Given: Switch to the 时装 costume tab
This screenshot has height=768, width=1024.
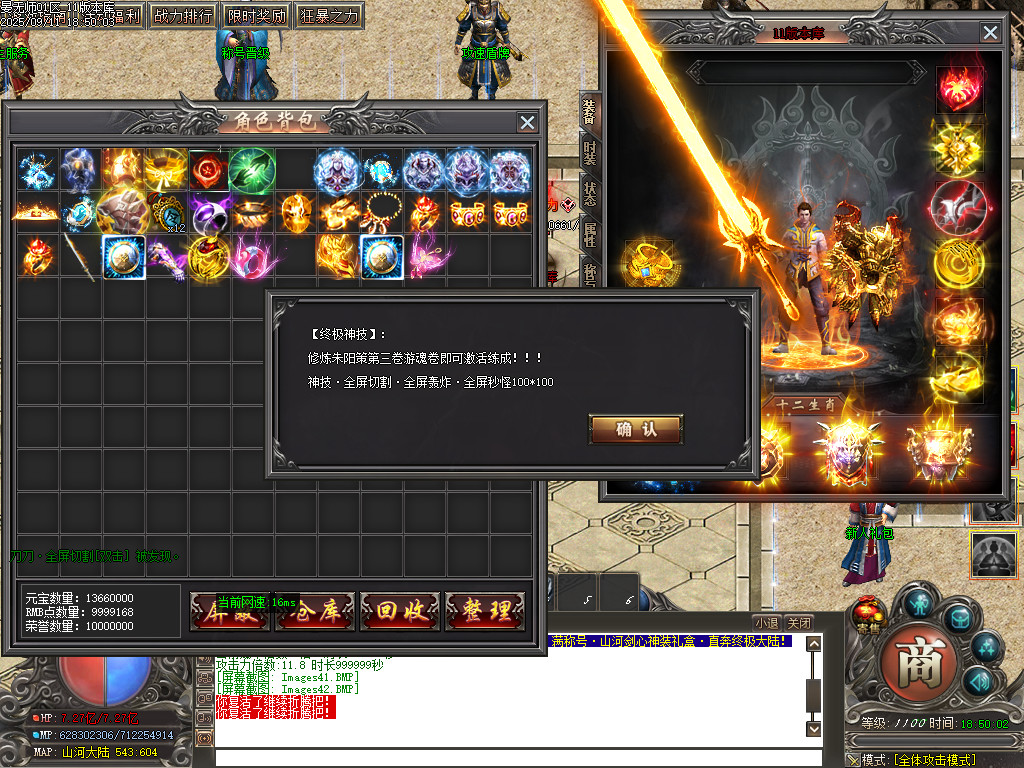Looking at the screenshot, I should (590, 154).
